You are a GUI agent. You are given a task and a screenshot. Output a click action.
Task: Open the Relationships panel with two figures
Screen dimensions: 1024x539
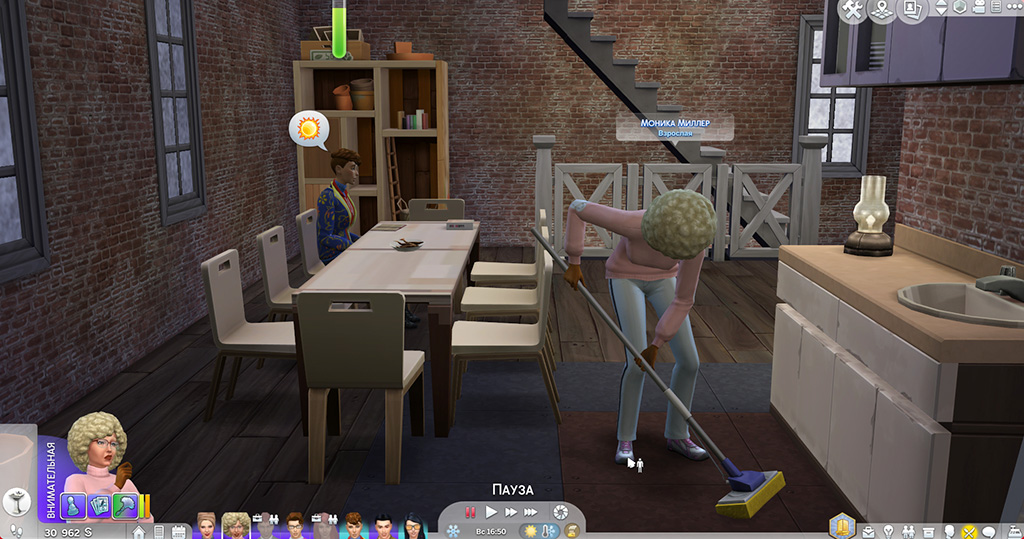tap(910, 531)
